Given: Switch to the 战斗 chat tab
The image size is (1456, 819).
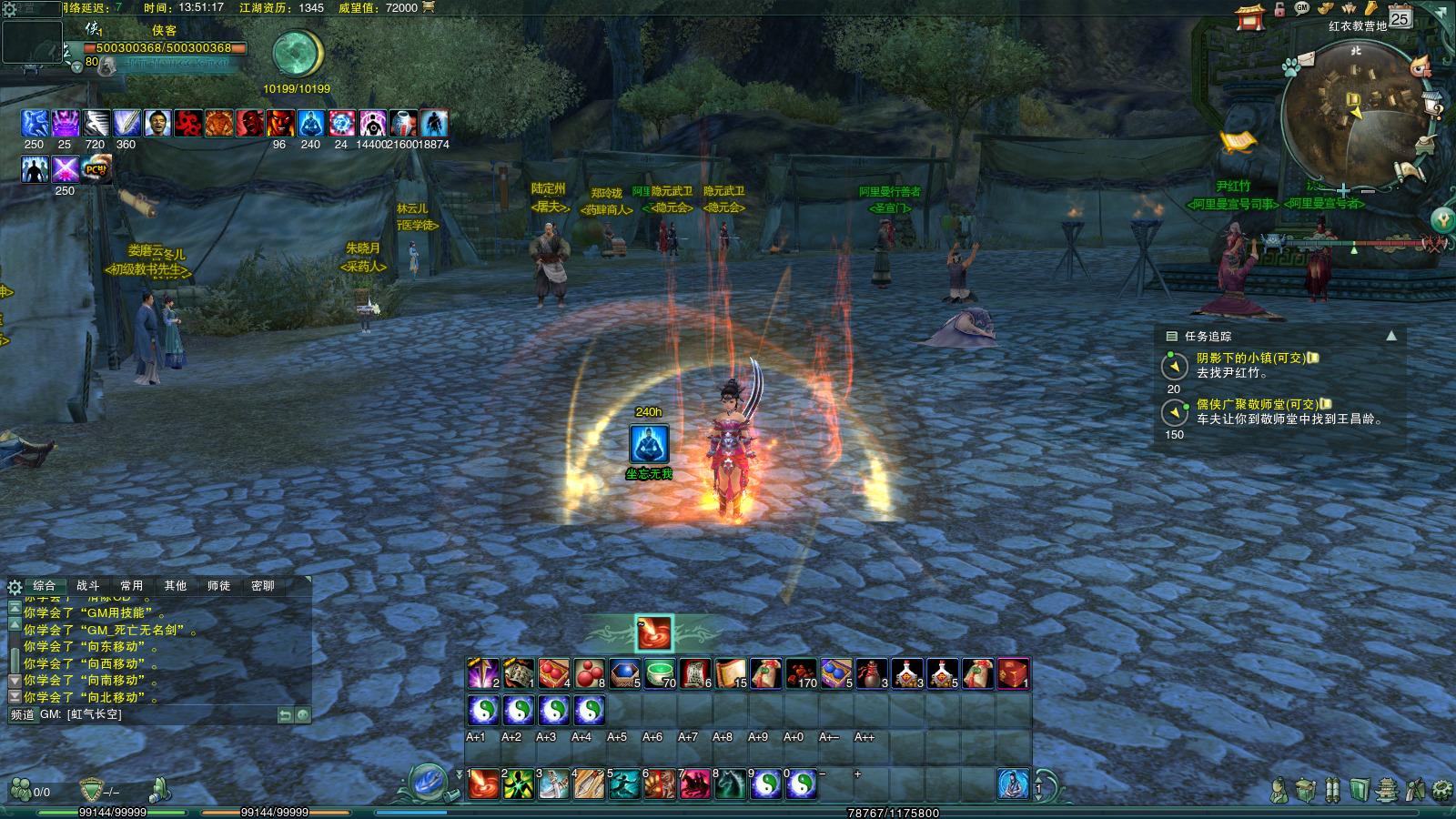Looking at the screenshot, I should click(88, 586).
